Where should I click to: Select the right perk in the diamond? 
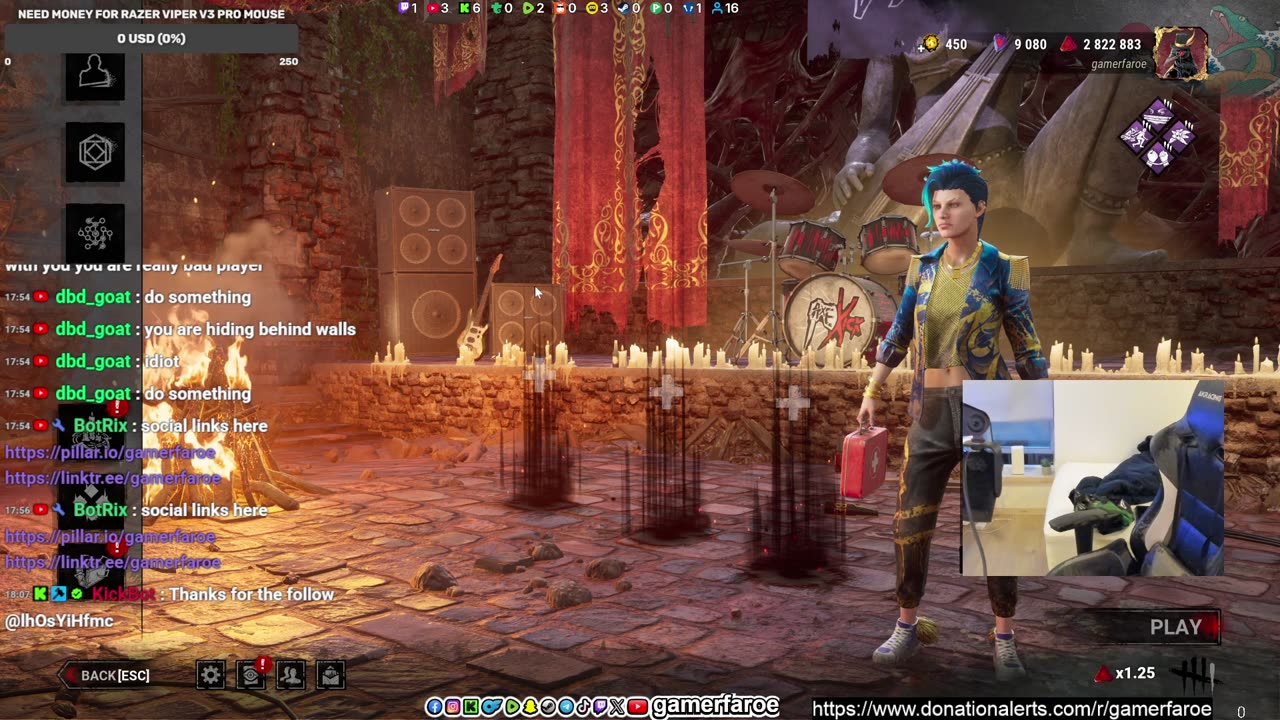[x=1180, y=136]
